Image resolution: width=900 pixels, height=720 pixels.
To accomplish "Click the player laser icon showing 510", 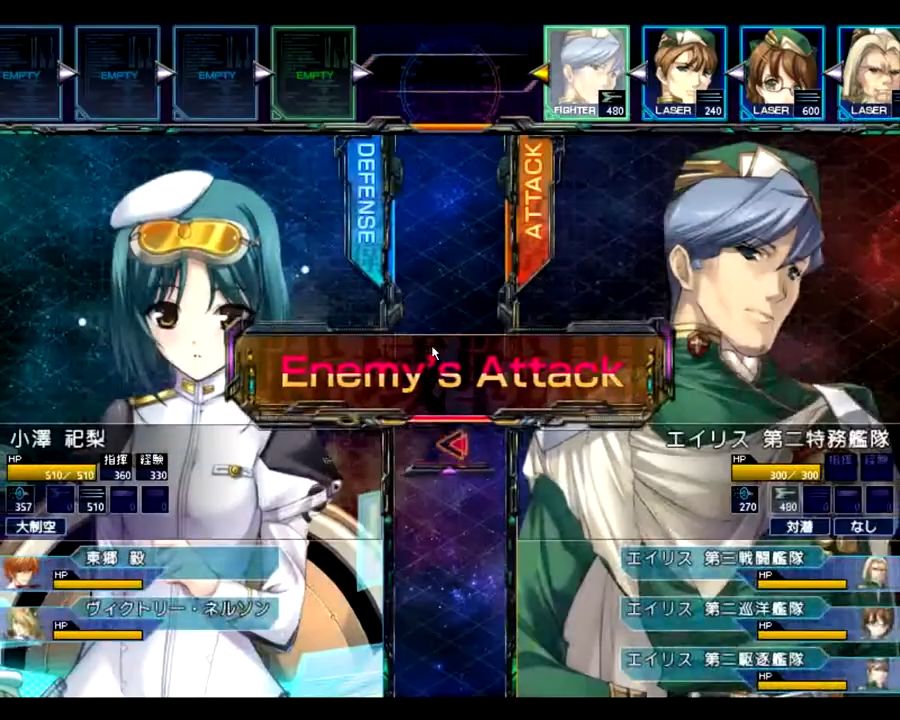I will pyautogui.click(x=92, y=498).
